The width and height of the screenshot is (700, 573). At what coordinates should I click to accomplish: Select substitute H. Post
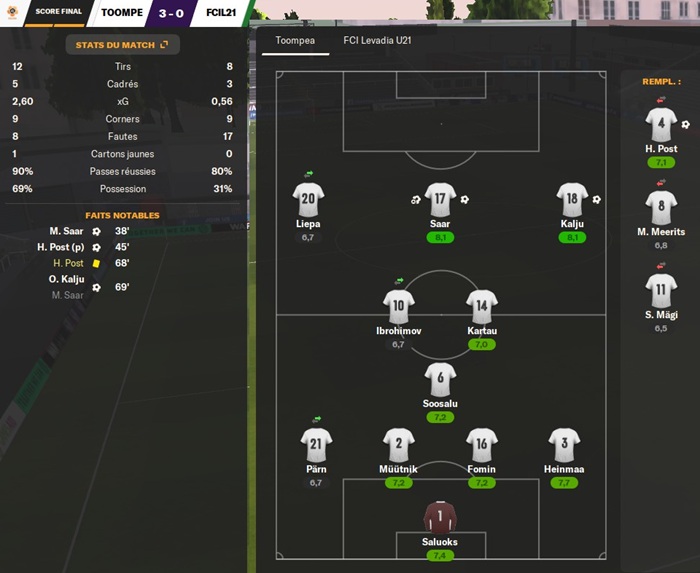click(661, 125)
